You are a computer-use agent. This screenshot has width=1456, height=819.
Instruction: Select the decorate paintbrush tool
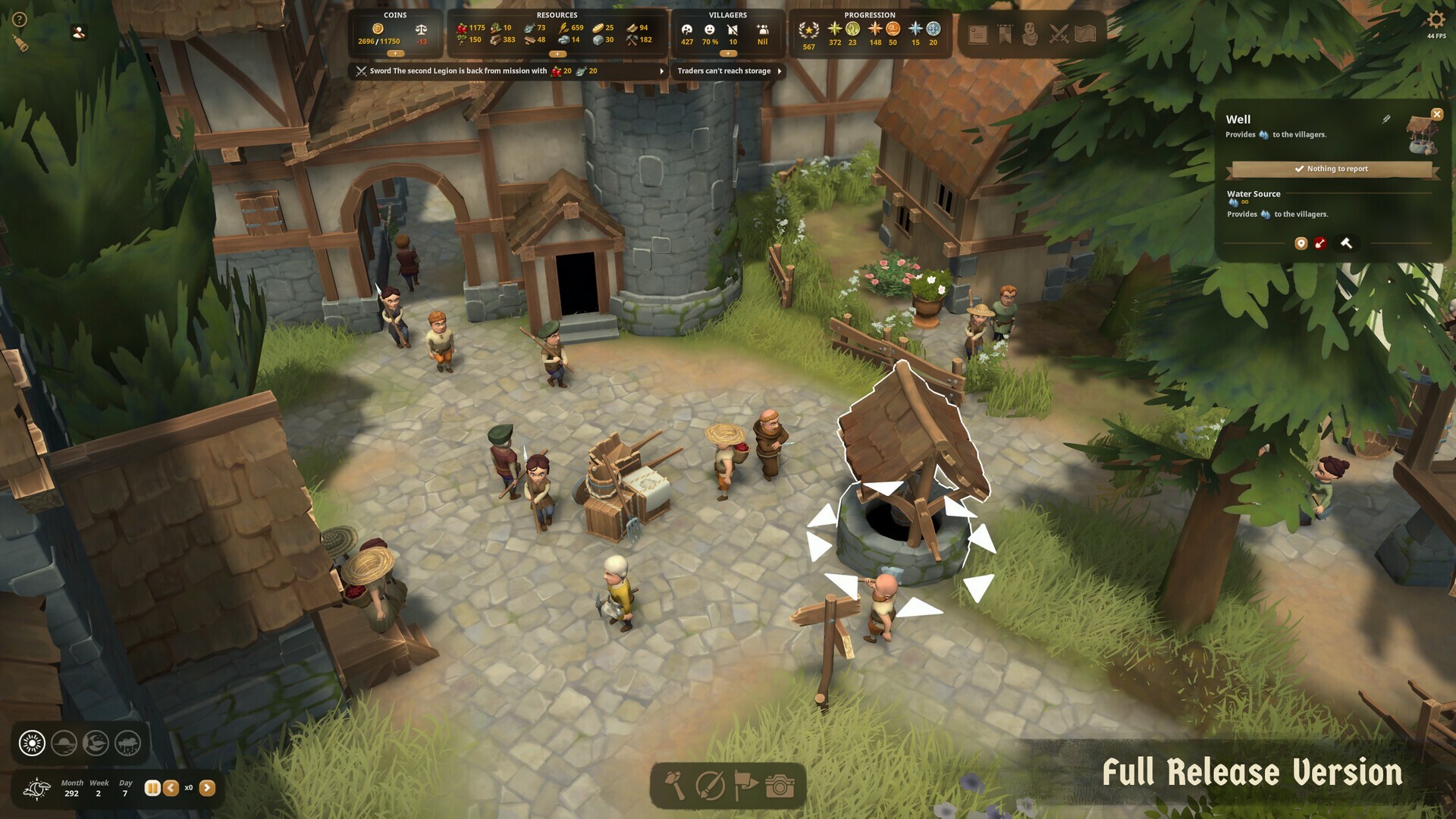tap(709, 787)
